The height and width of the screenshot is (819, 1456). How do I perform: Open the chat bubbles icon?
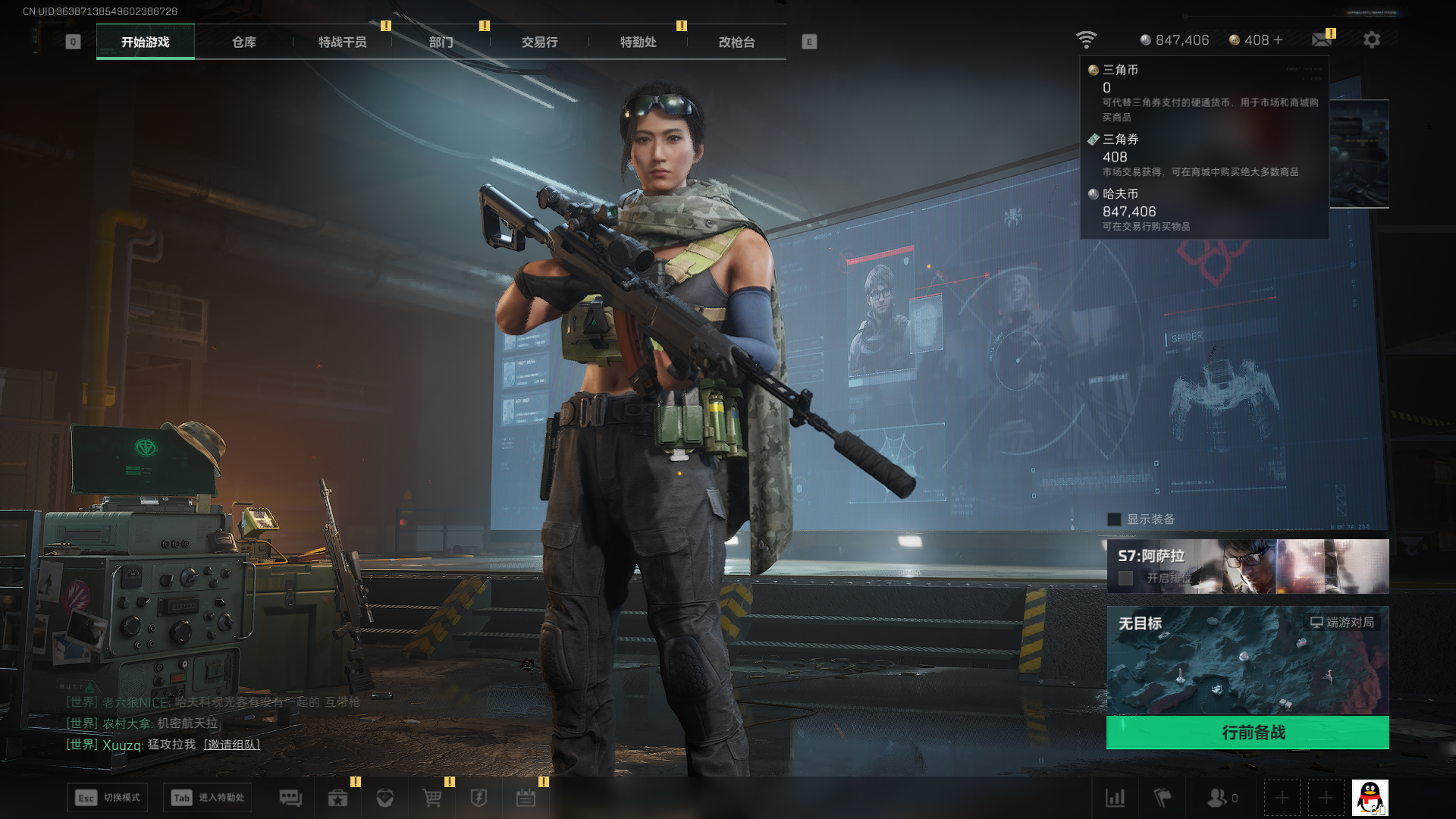pyautogui.click(x=290, y=798)
